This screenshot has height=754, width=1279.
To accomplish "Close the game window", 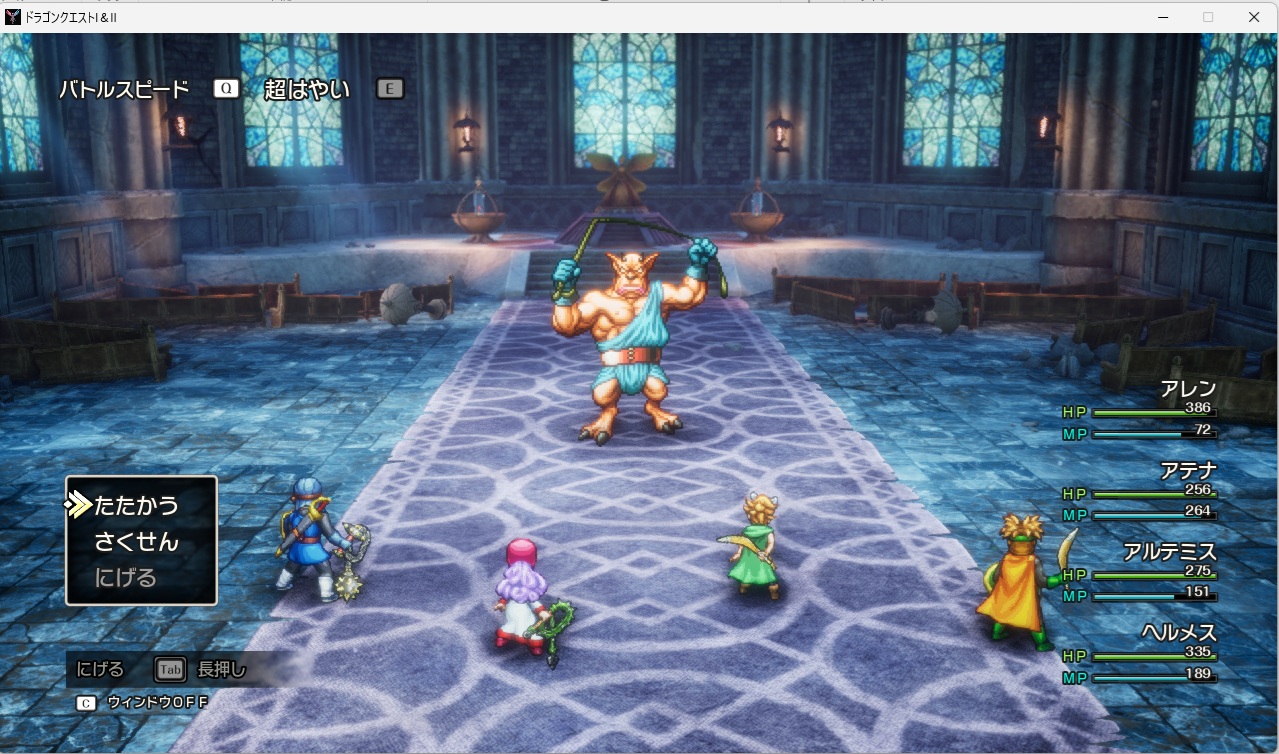I will [1253, 17].
